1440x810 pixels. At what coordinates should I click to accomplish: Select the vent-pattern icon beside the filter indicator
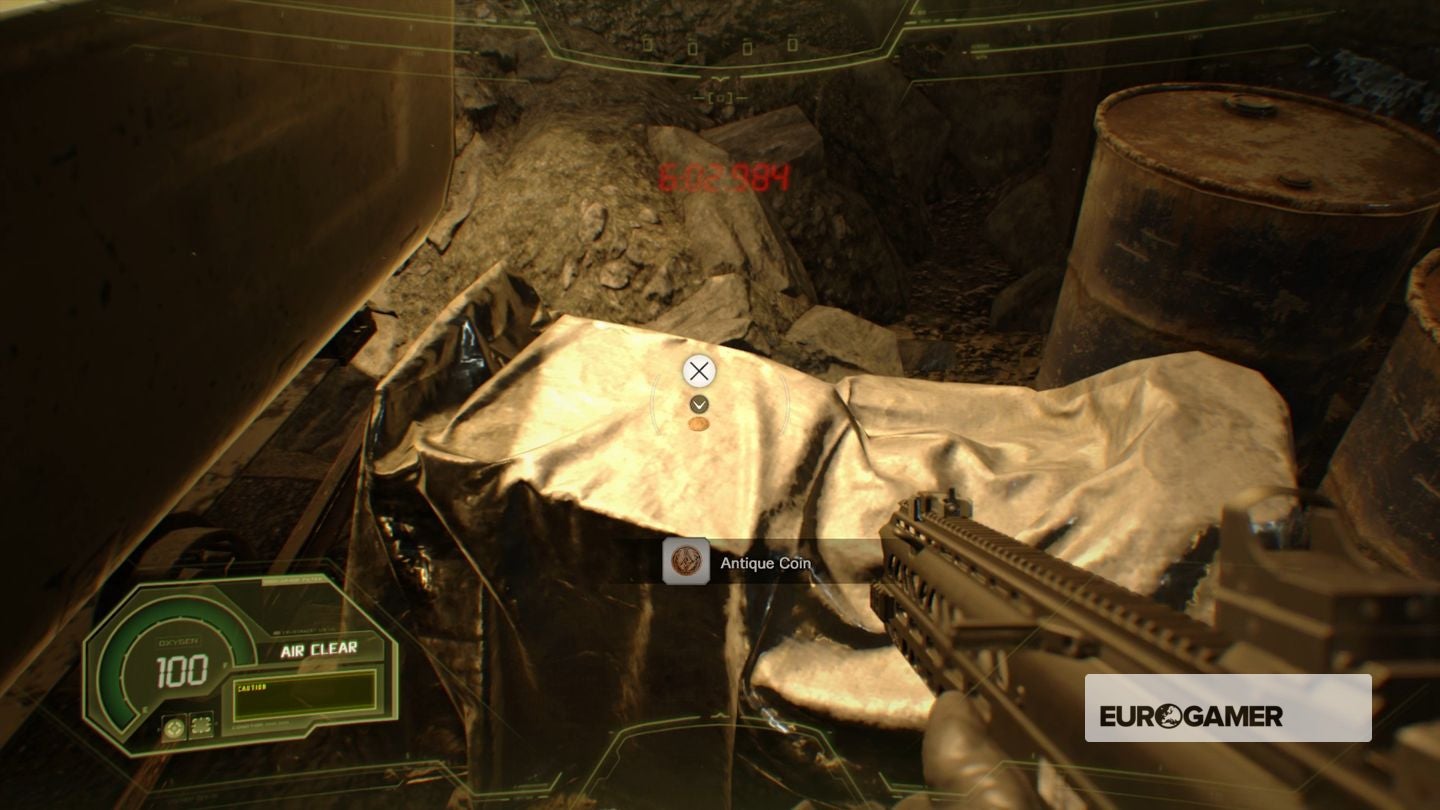pyautogui.click(x=201, y=726)
